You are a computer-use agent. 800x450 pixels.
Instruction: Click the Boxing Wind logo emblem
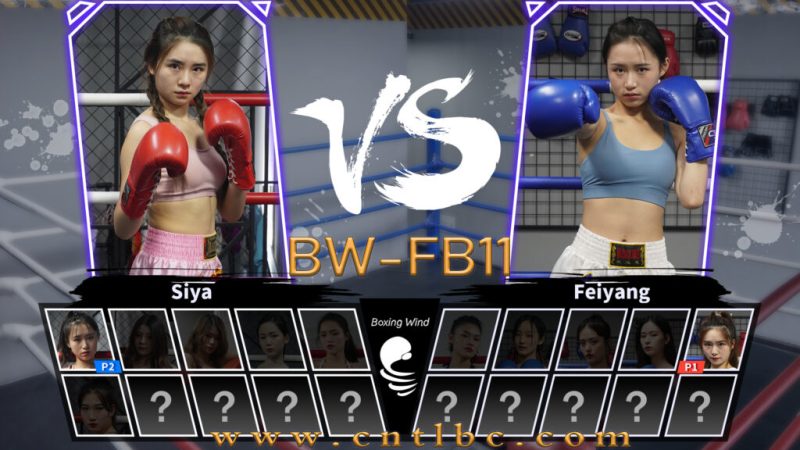(x=400, y=366)
